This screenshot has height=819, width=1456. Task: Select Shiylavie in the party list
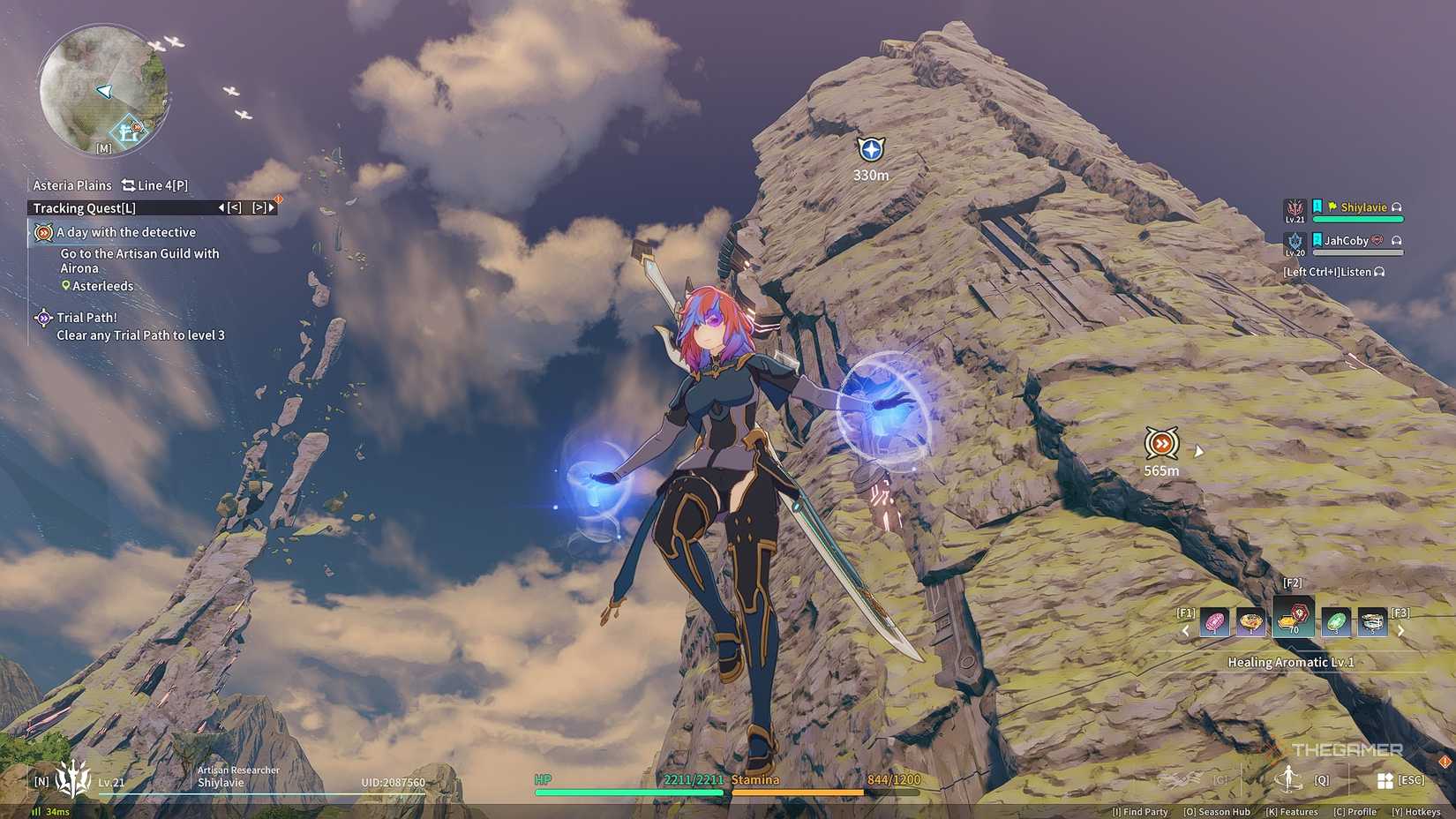coord(1362,208)
